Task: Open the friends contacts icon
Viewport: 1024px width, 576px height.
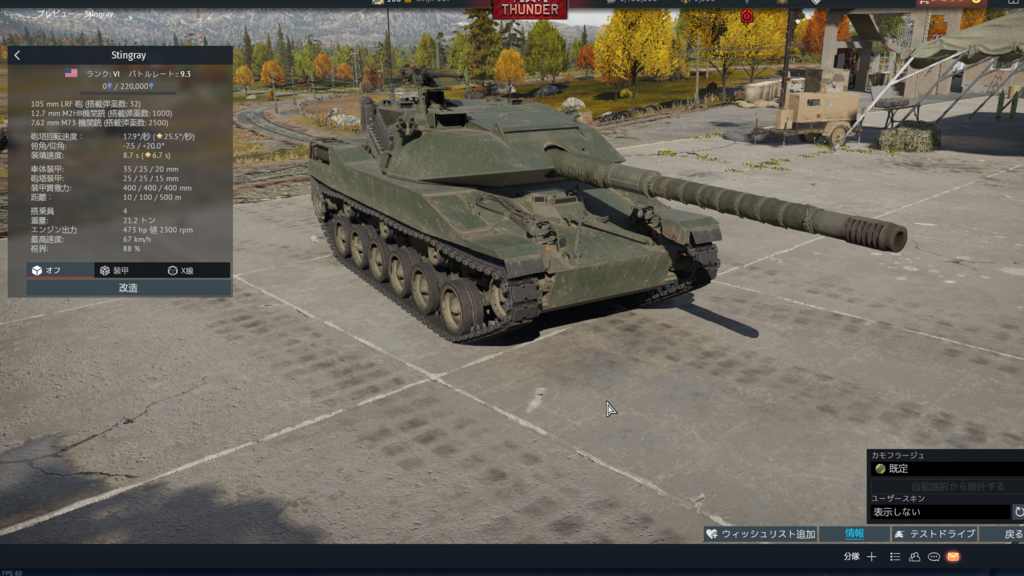Action: [x=915, y=557]
